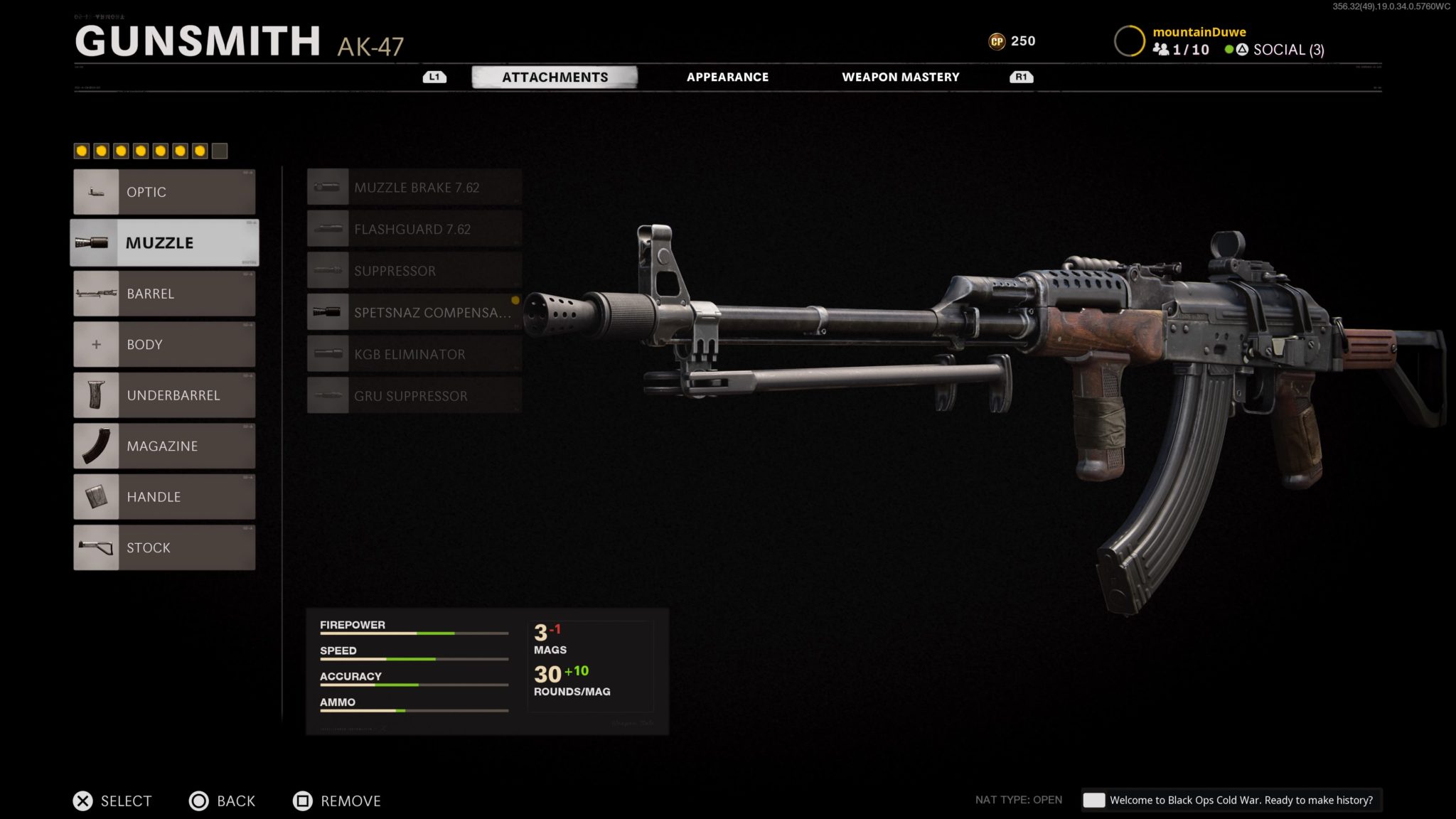Select the Optic attachment icon
Screen dimensions: 1456x819
pos(96,191)
